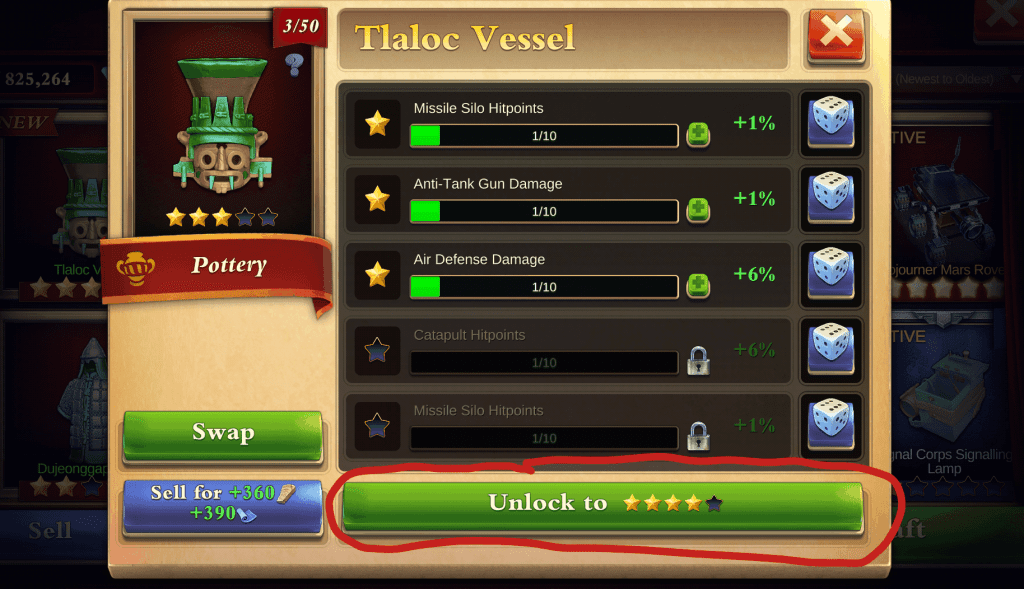Swap the Tlaloc Vessel artifact
Screen dimensions: 1024x589
point(222,433)
